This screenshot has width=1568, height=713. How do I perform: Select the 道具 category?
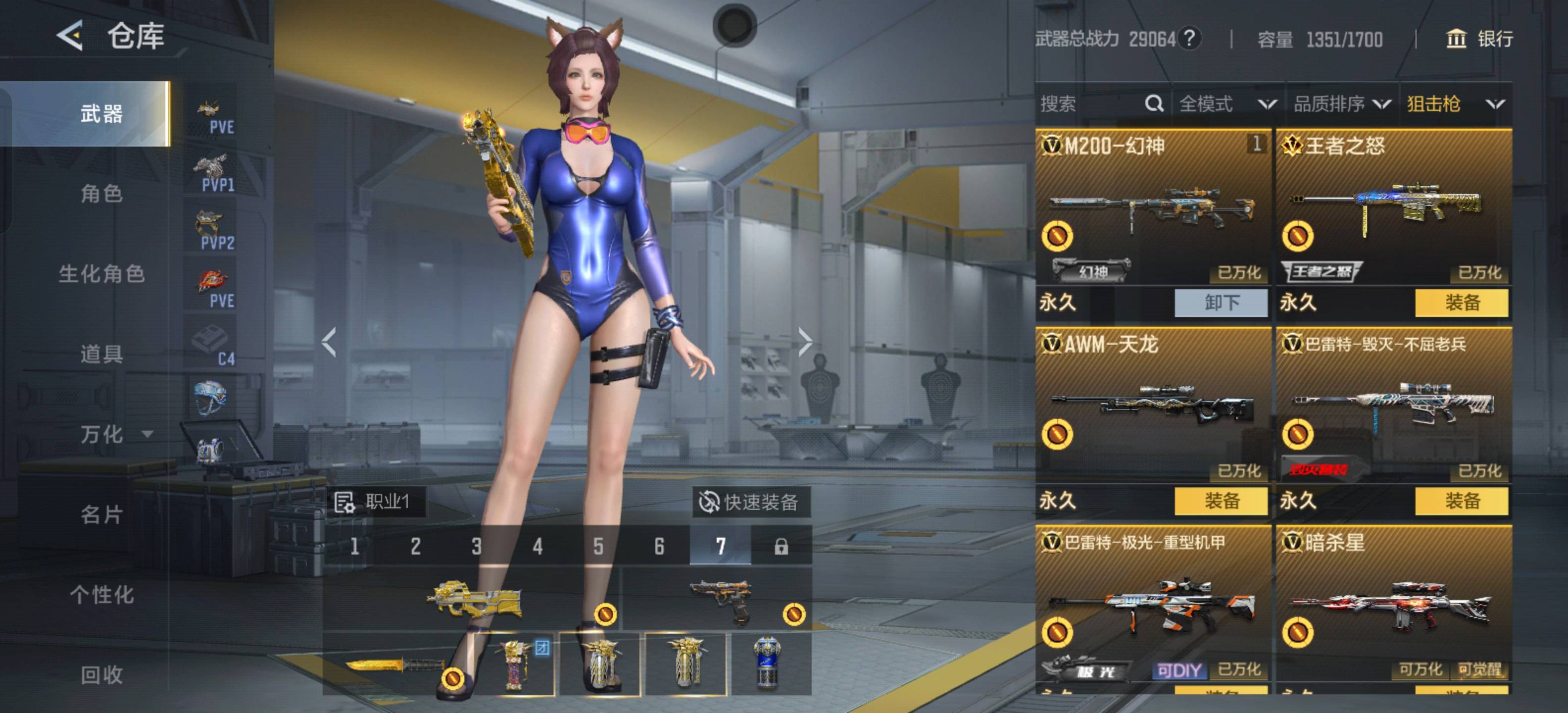pyautogui.click(x=101, y=354)
